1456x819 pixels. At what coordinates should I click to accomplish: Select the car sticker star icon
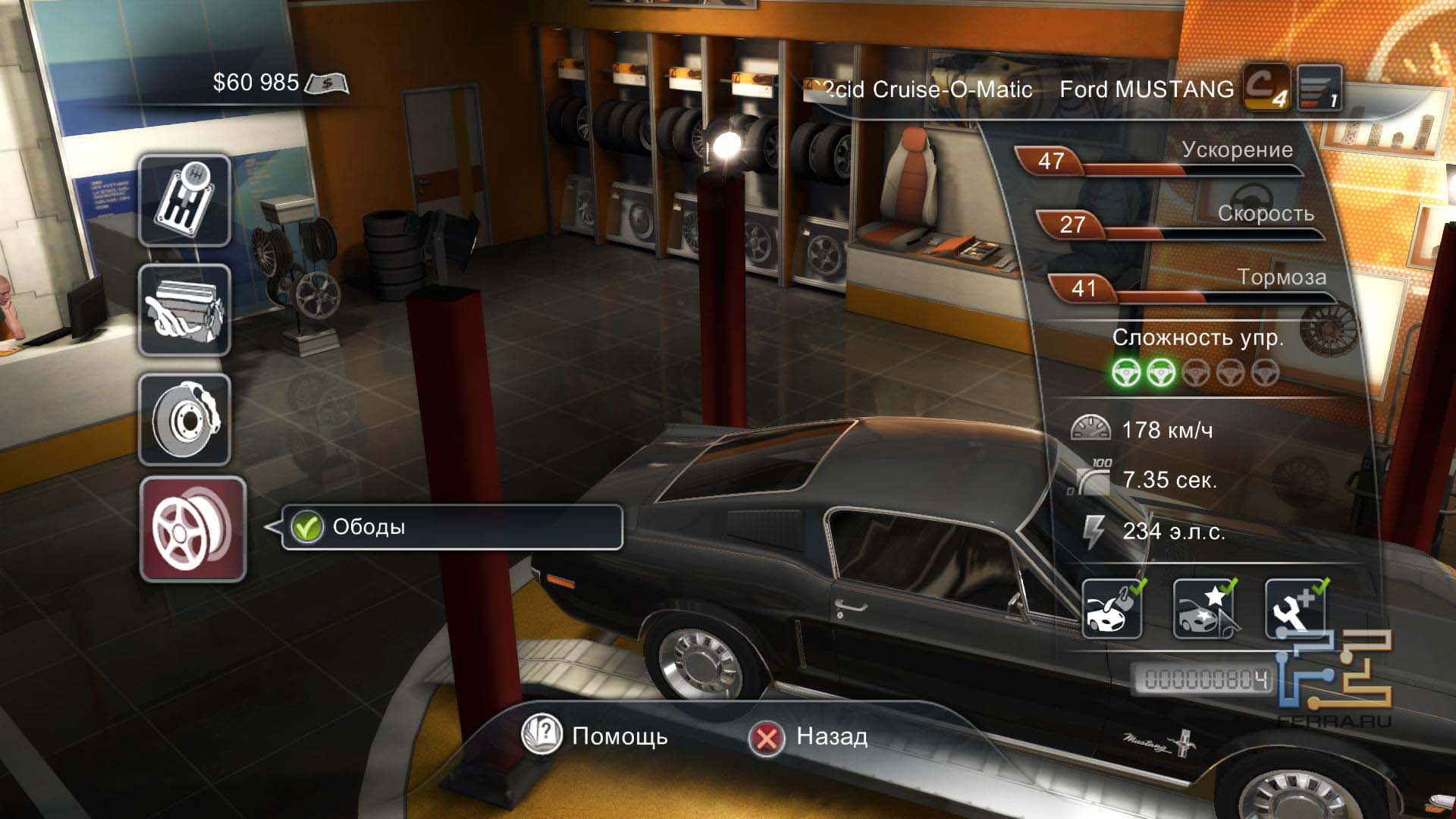coord(1203,609)
